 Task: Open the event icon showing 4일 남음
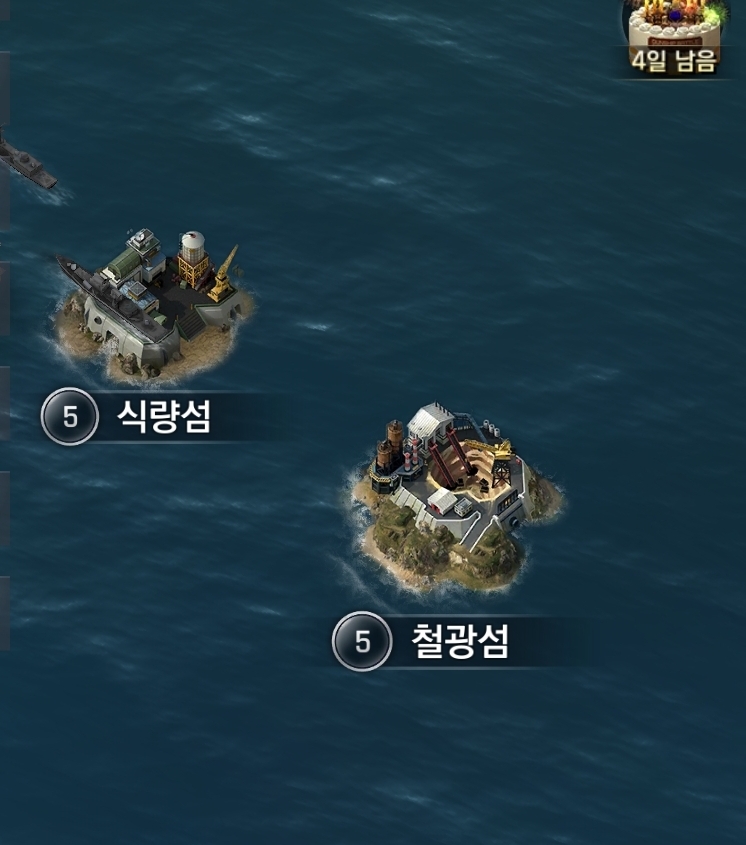pyautogui.click(x=676, y=32)
